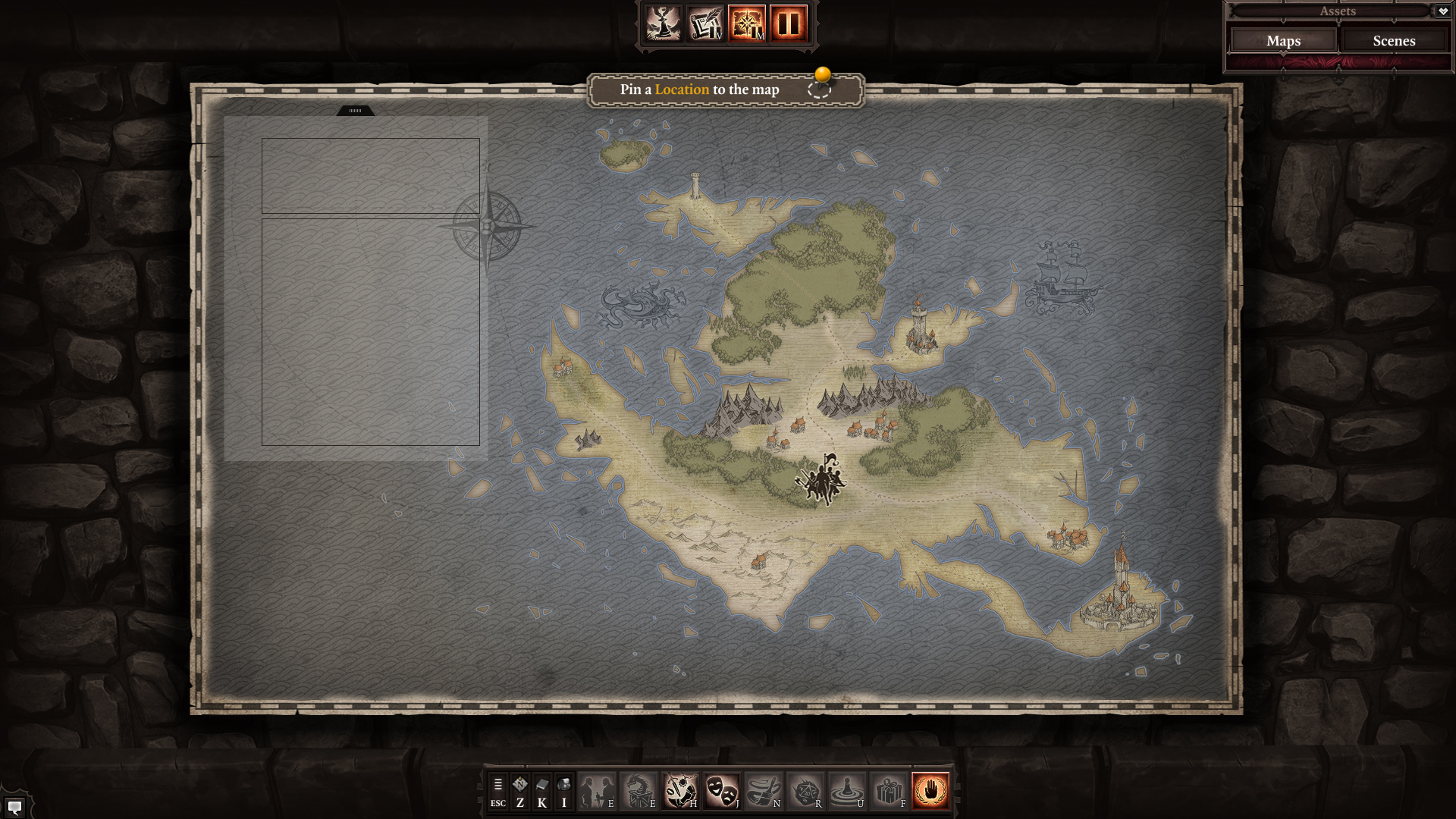Open the d20 dice roll tool
Screen dimensions: 1456x819
click(x=805, y=791)
